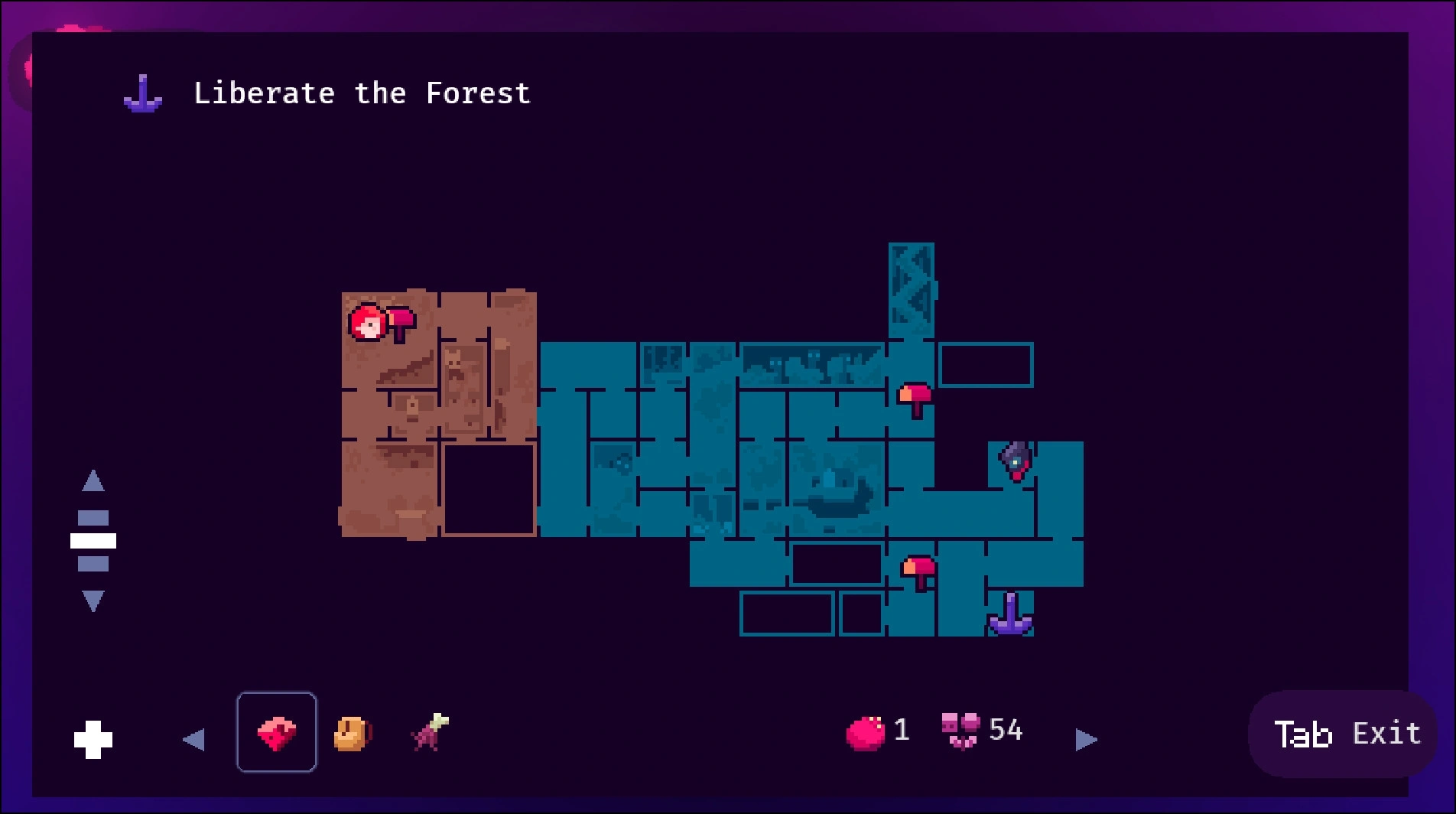Screen dimensions: 1456x814
Task: Inspect the dark creature map marker
Action: point(1016,461)
